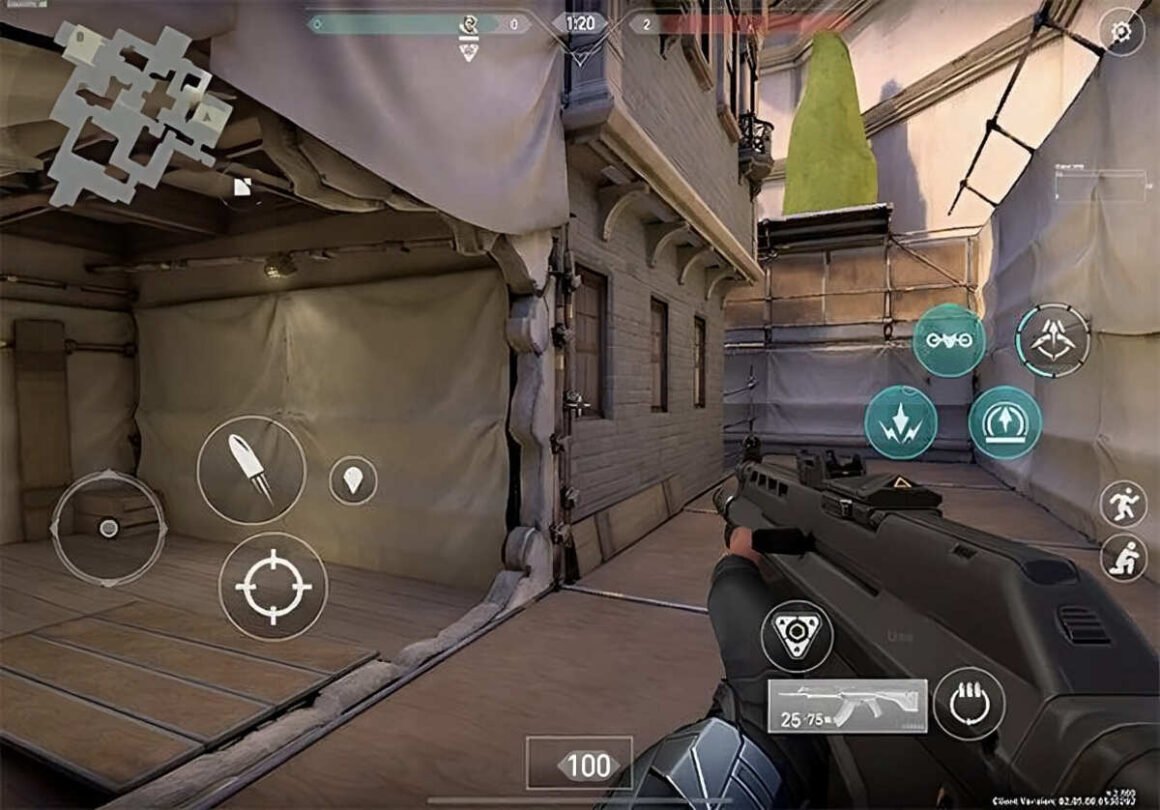
Task: Tap the triangular spike button
Action: (x=796, y=636)
